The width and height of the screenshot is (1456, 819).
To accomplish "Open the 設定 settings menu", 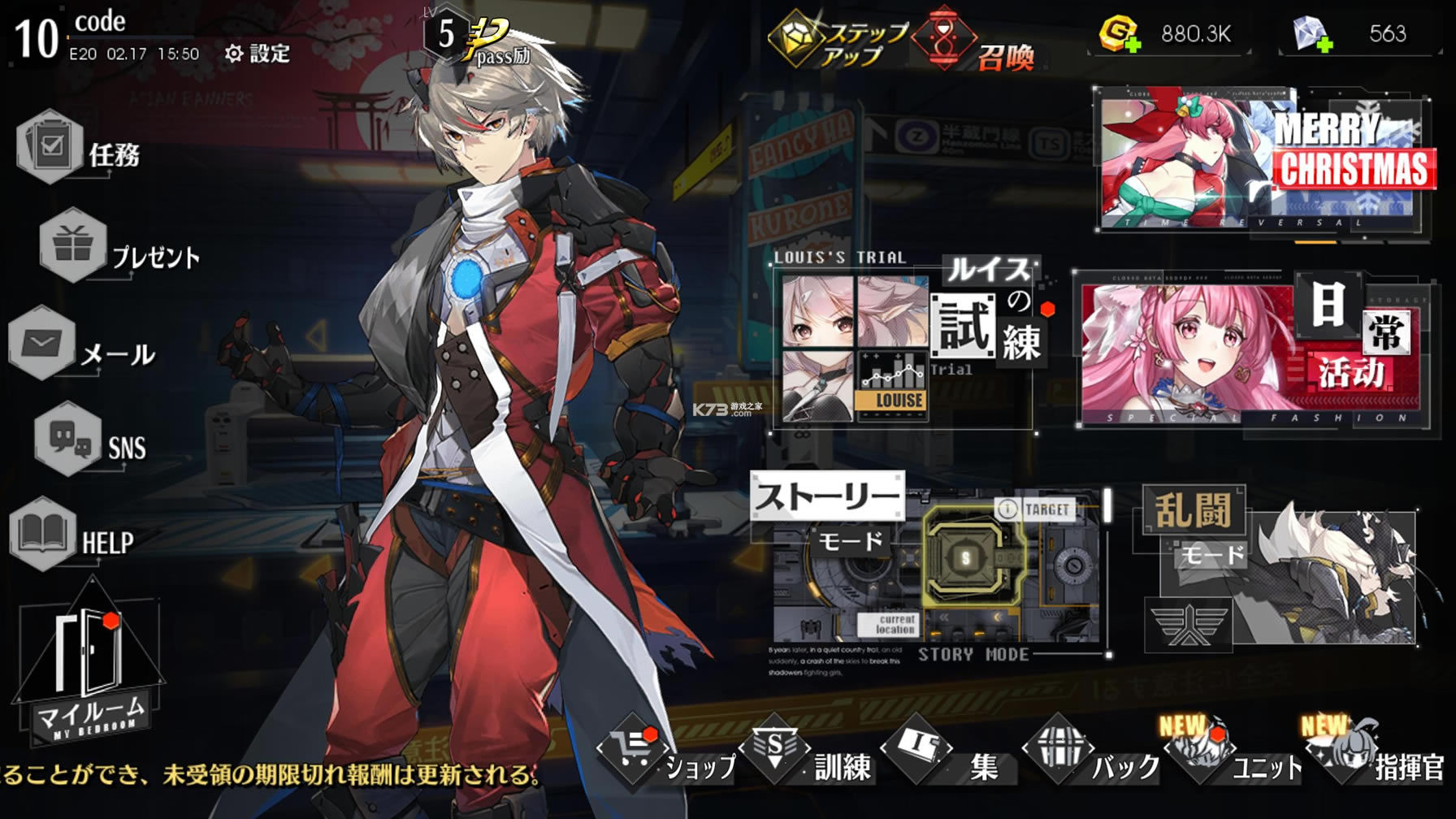I will 258,54.
